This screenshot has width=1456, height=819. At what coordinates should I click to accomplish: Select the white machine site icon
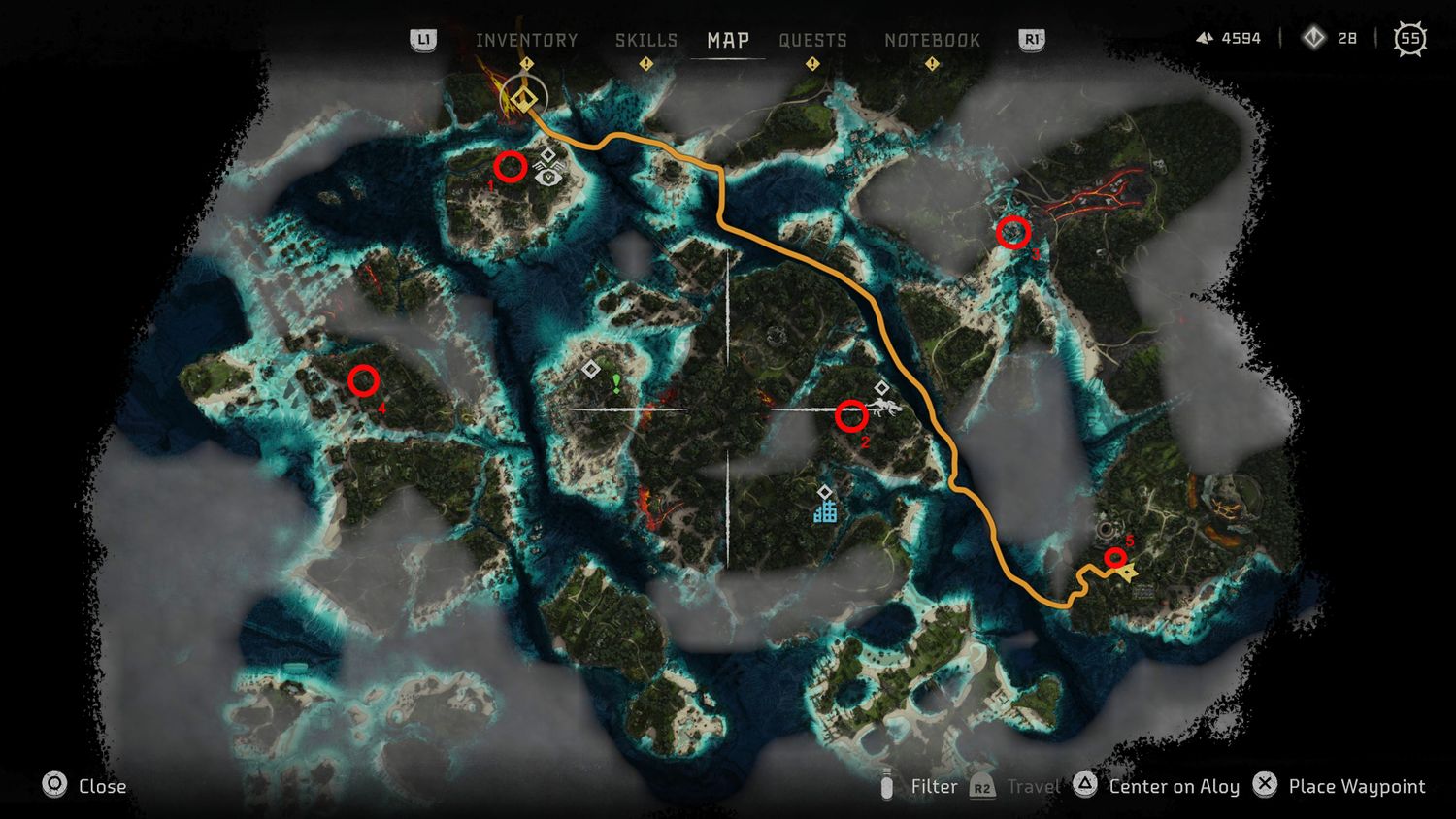(885, 409)
